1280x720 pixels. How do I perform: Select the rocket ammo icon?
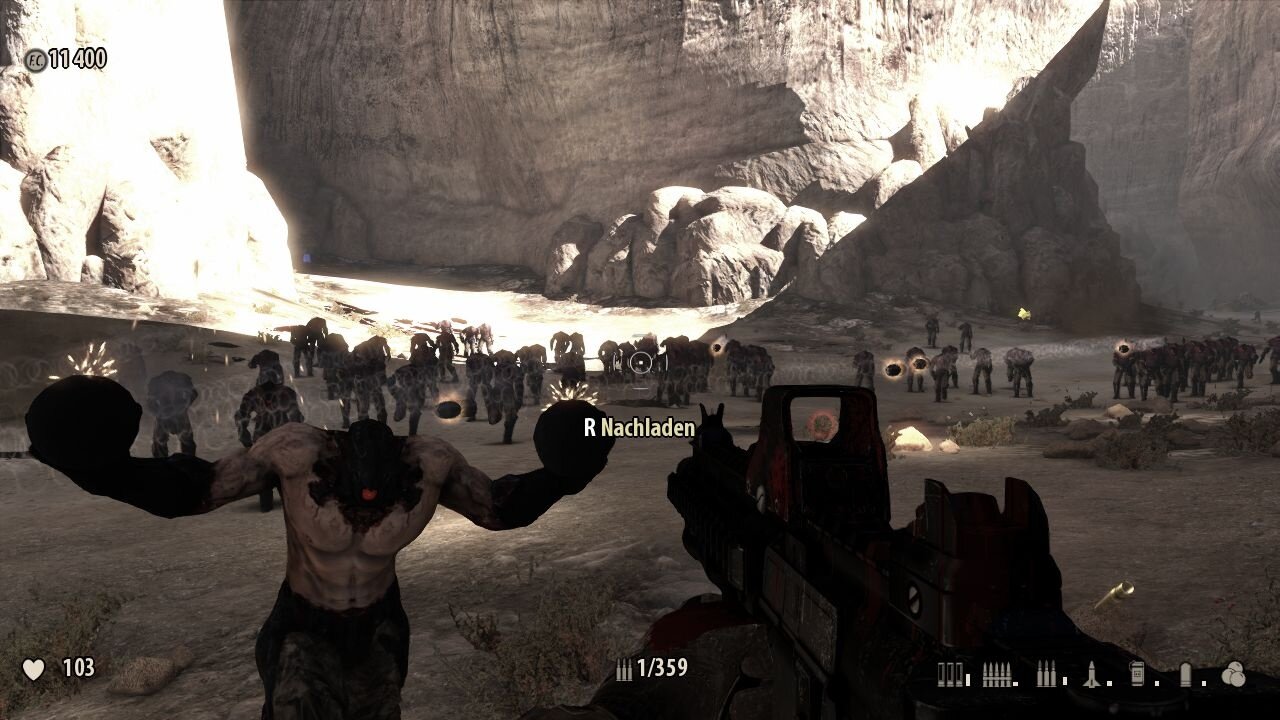pos(1091,675)
